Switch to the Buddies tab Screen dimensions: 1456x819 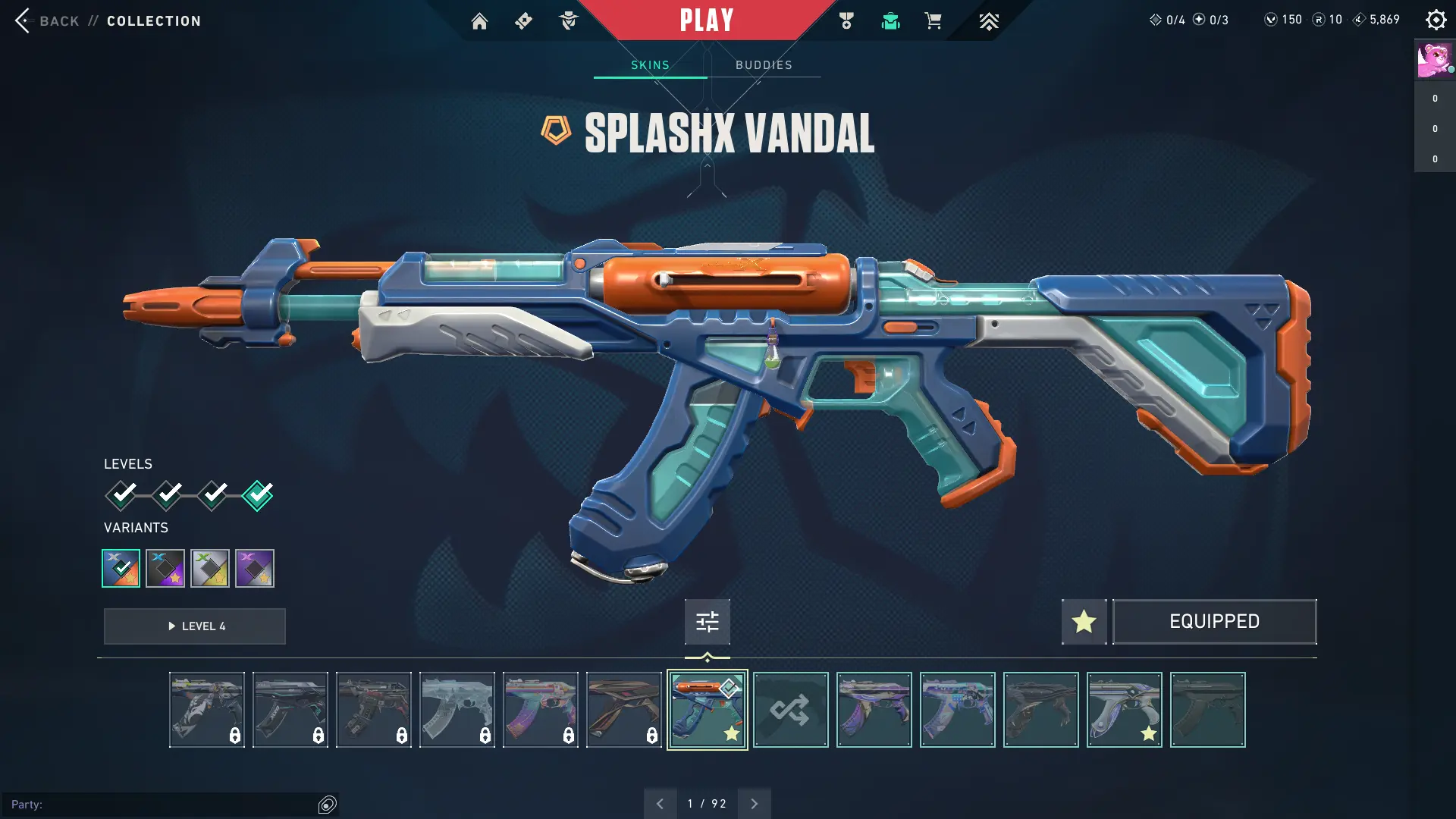point(764,65)
